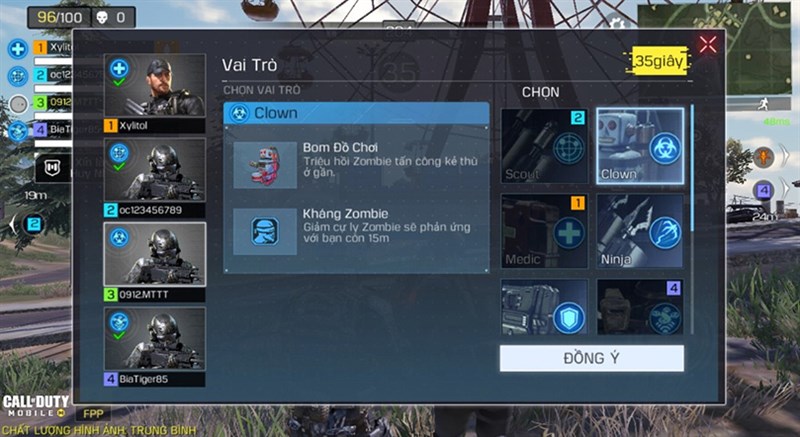This screenshot has width=800, height=437.
Task: Select the Ninja role tile
Action: pos(640,231)
